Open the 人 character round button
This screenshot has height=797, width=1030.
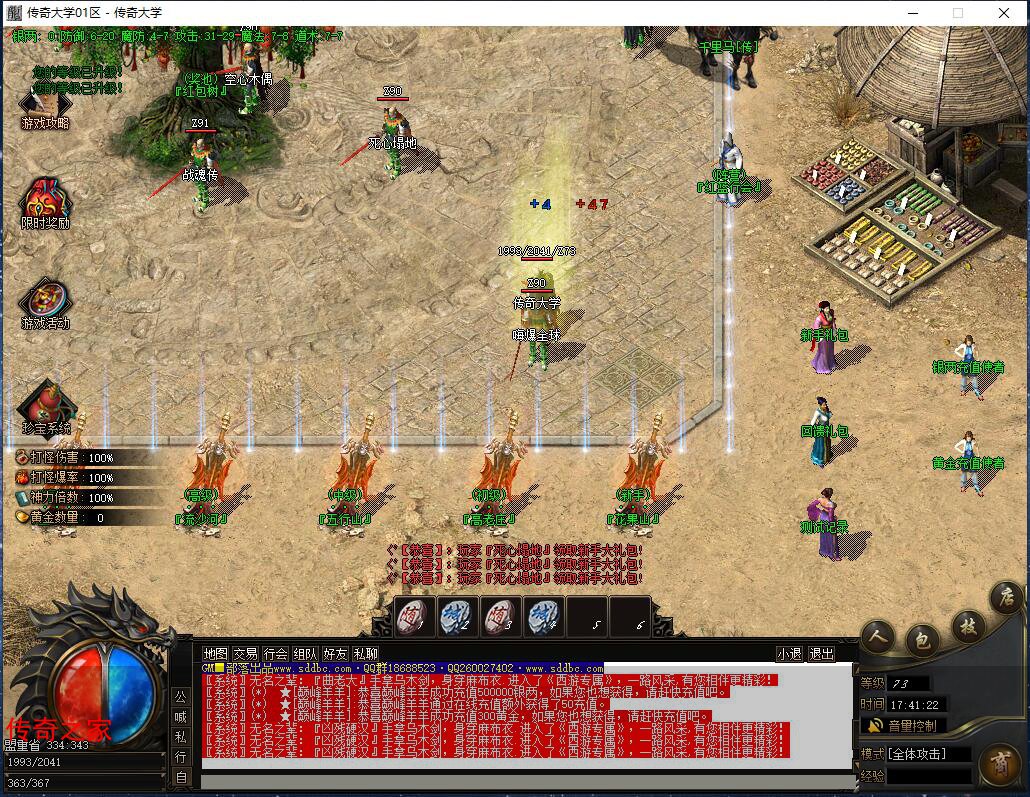click(878, 637)
